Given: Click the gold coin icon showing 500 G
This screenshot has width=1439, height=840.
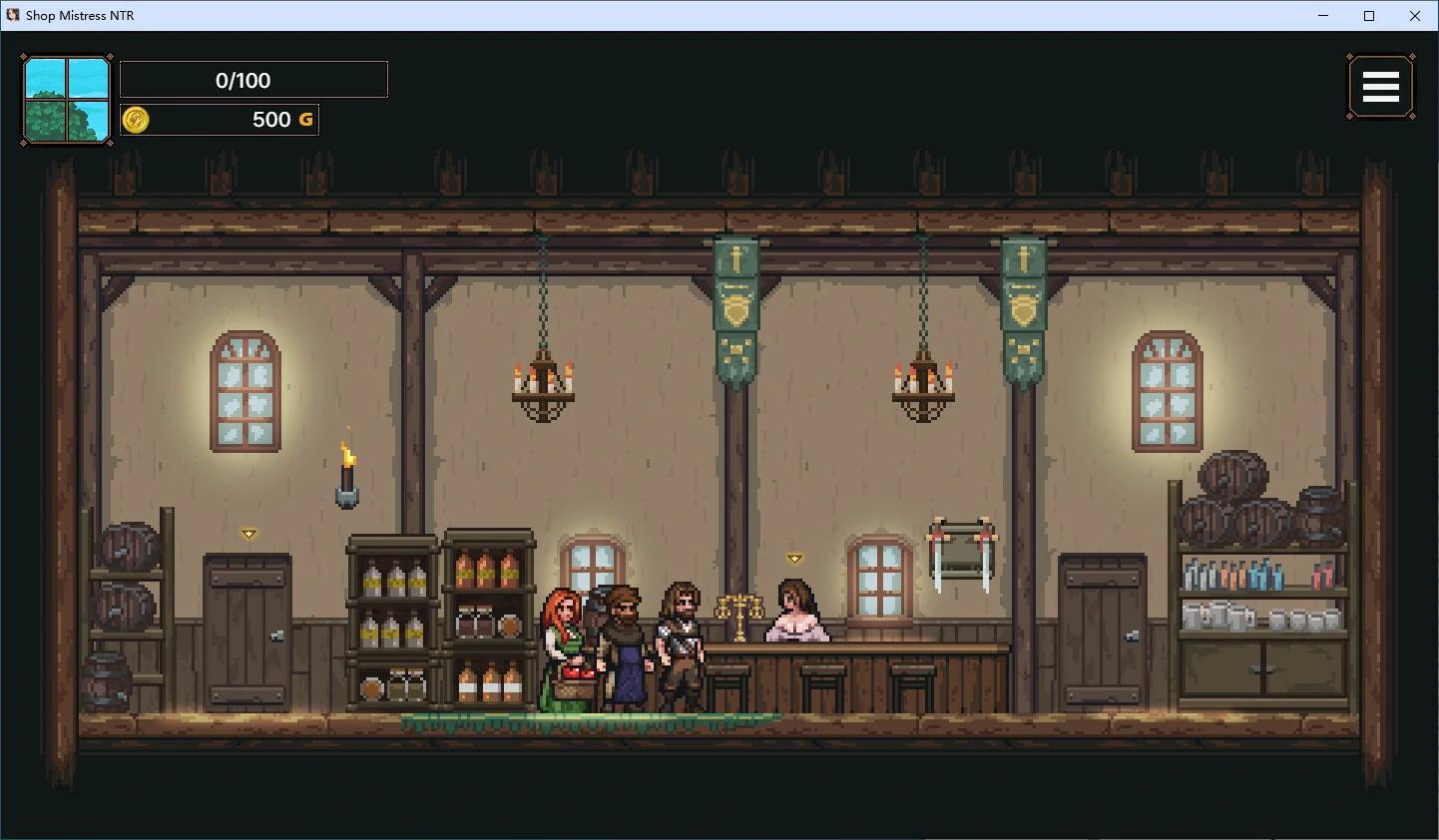Looking at the screenshot, I should 136,119.
